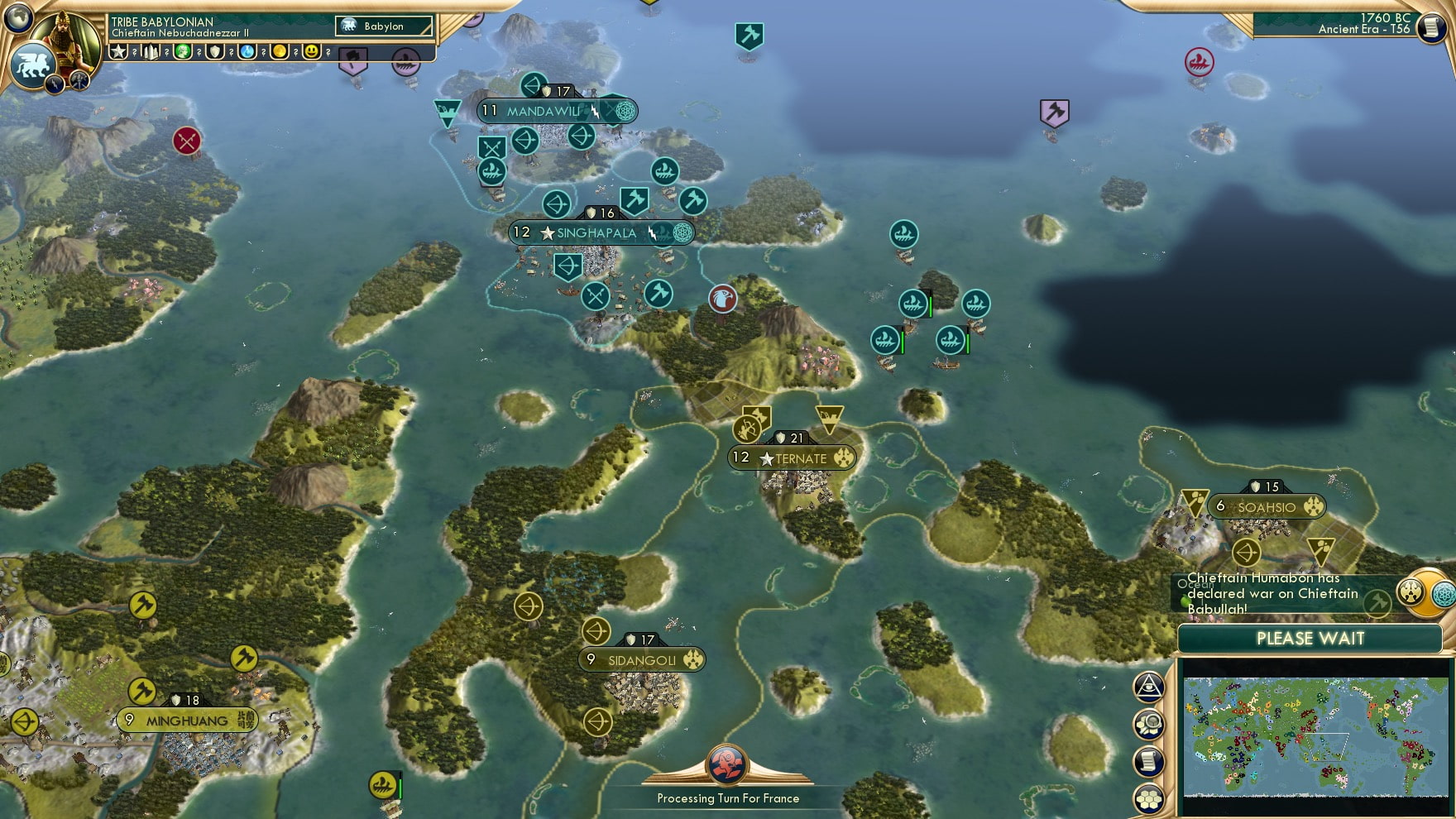Click the happiness smiley icon in the top bar
The height and width of the screenshot is (819, 1456).
click(313, 51)
